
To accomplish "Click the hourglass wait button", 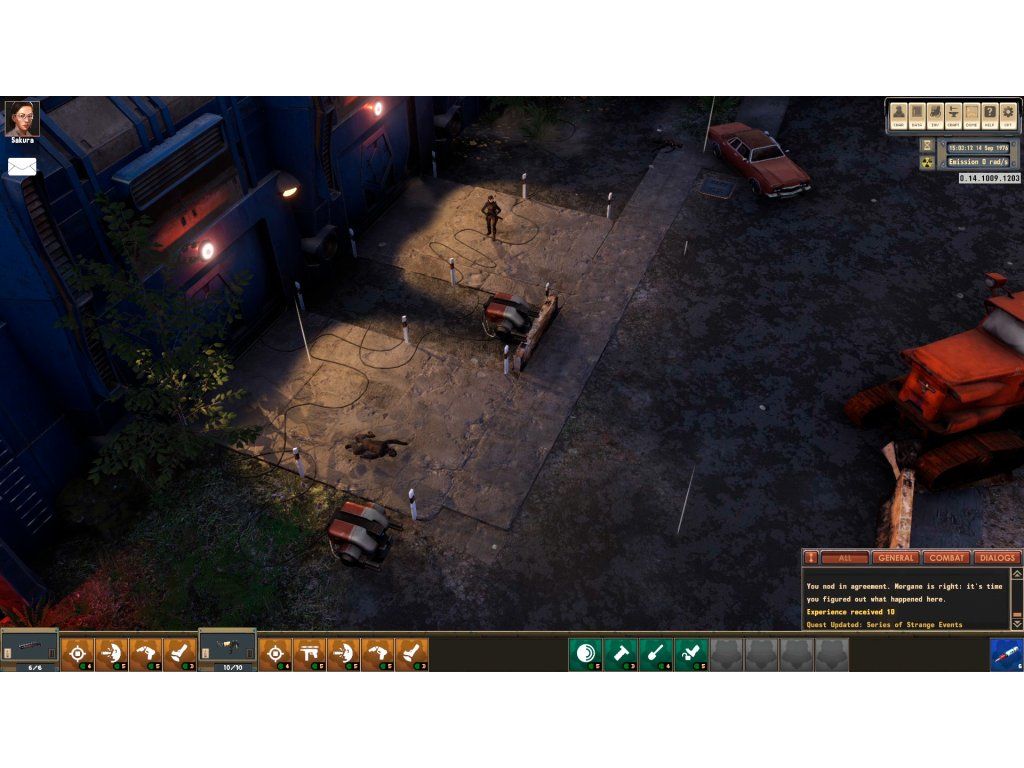I will (x=927, y=145).
